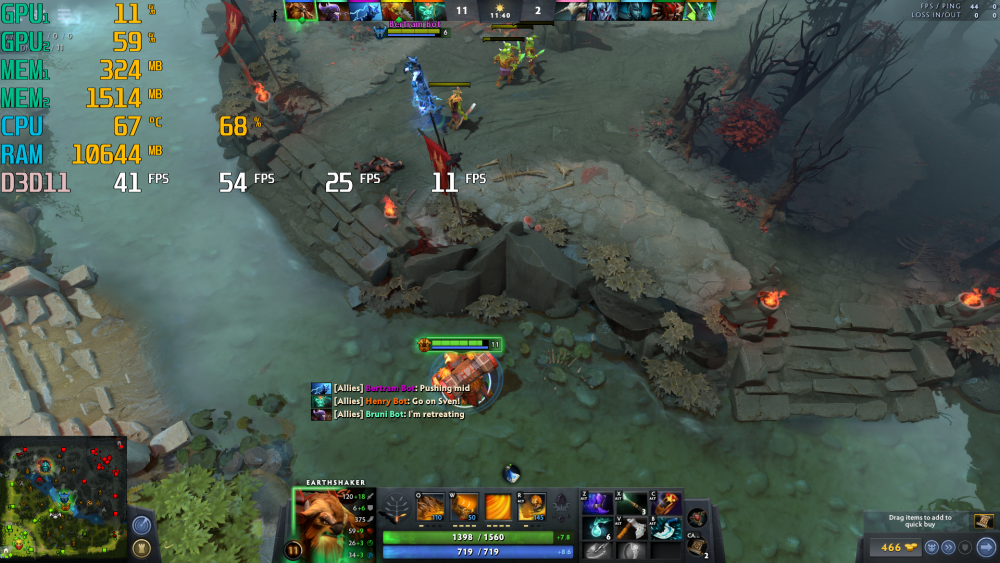
Task: Select the courier with the courier button
Action: point(931,547)
